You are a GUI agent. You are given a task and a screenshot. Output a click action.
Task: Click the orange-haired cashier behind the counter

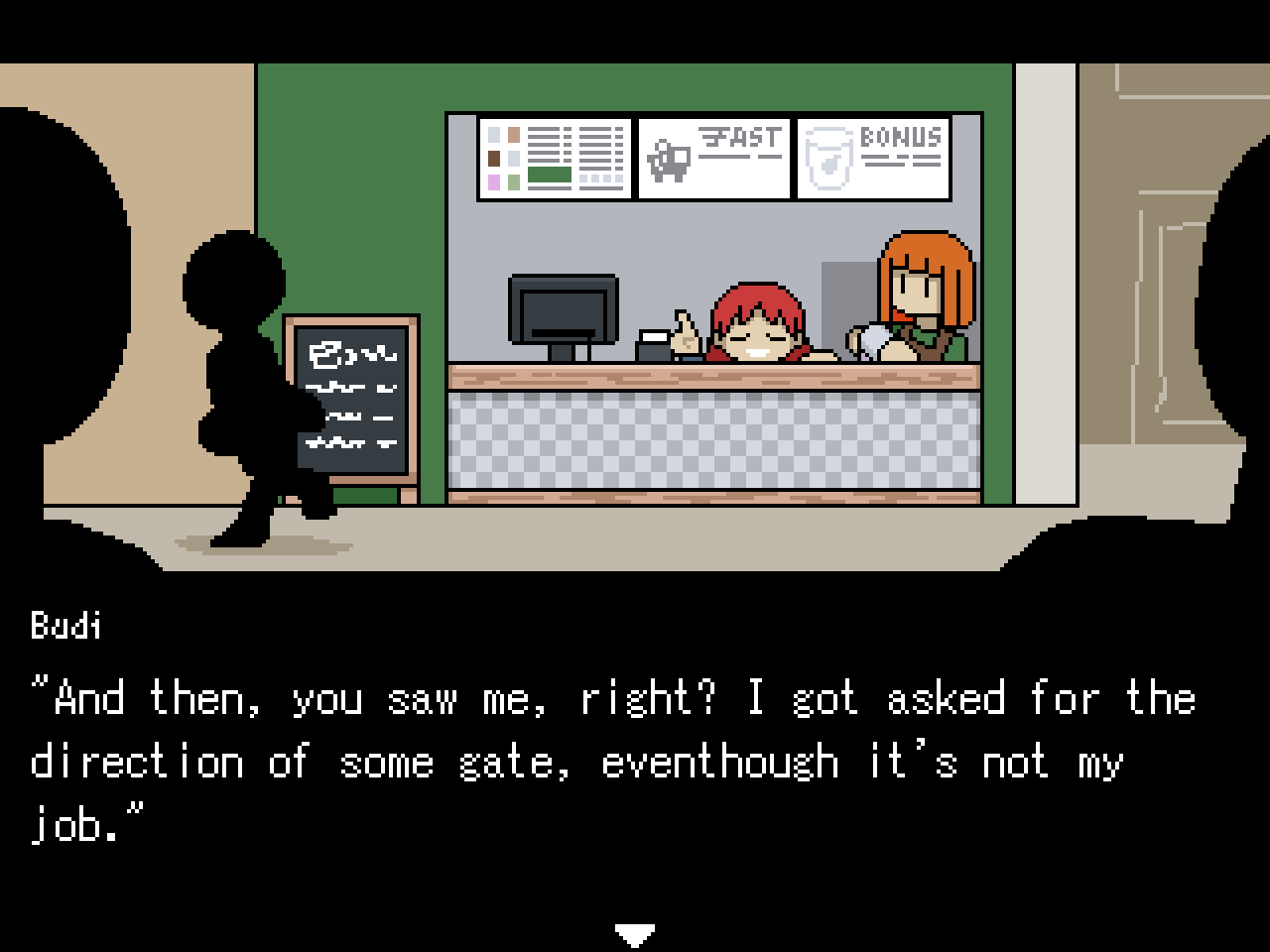(918, 288)
